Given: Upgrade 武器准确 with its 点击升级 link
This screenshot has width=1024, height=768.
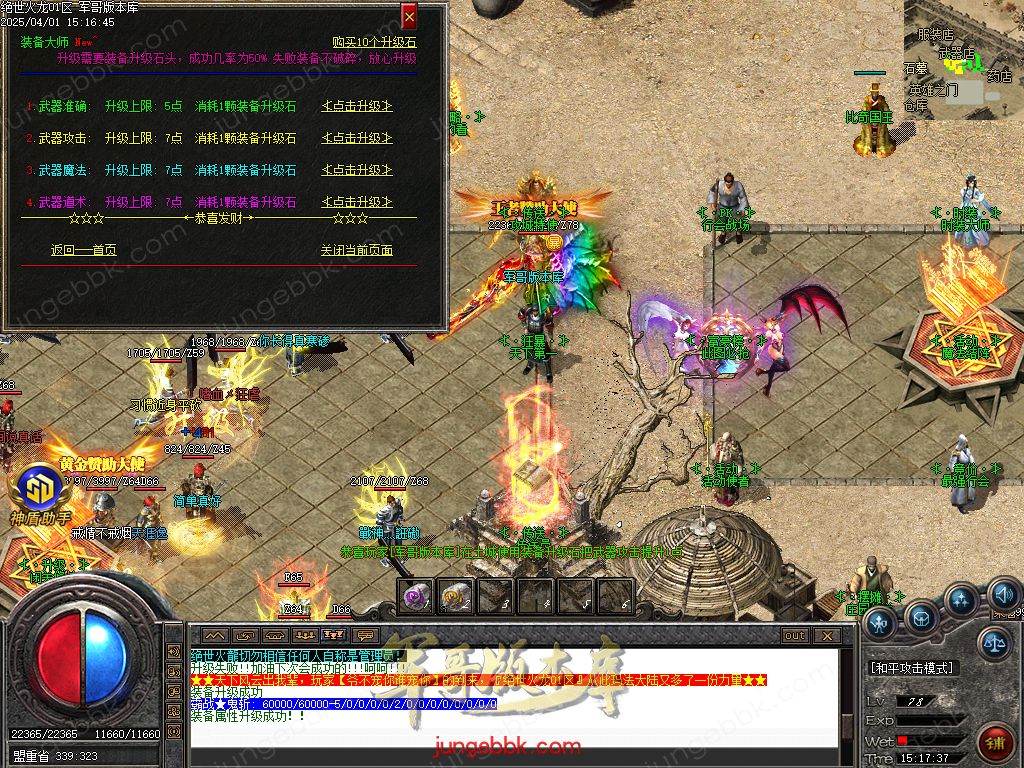Looking at the screenshot, I should (x=356, y=106).
